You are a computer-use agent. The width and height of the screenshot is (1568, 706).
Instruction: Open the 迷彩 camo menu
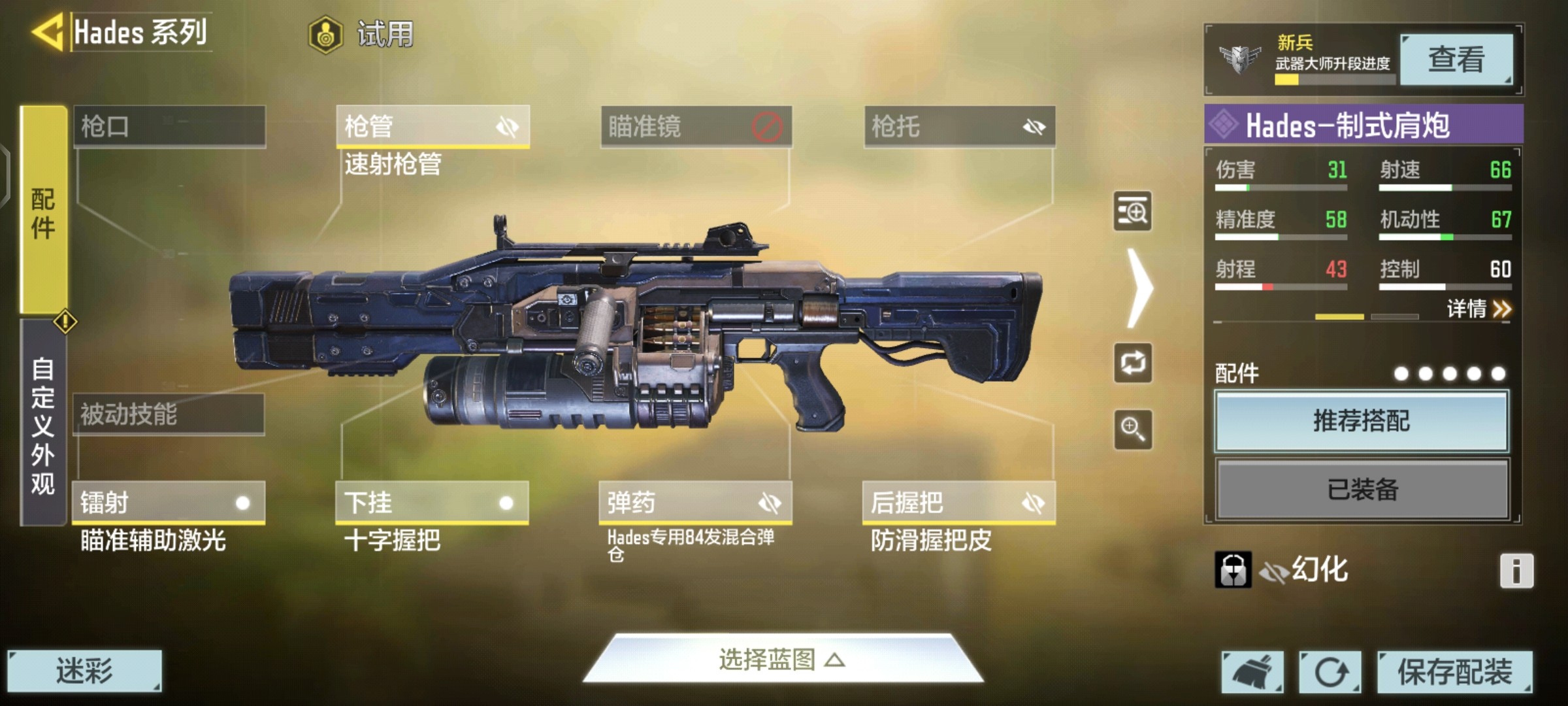84,671
